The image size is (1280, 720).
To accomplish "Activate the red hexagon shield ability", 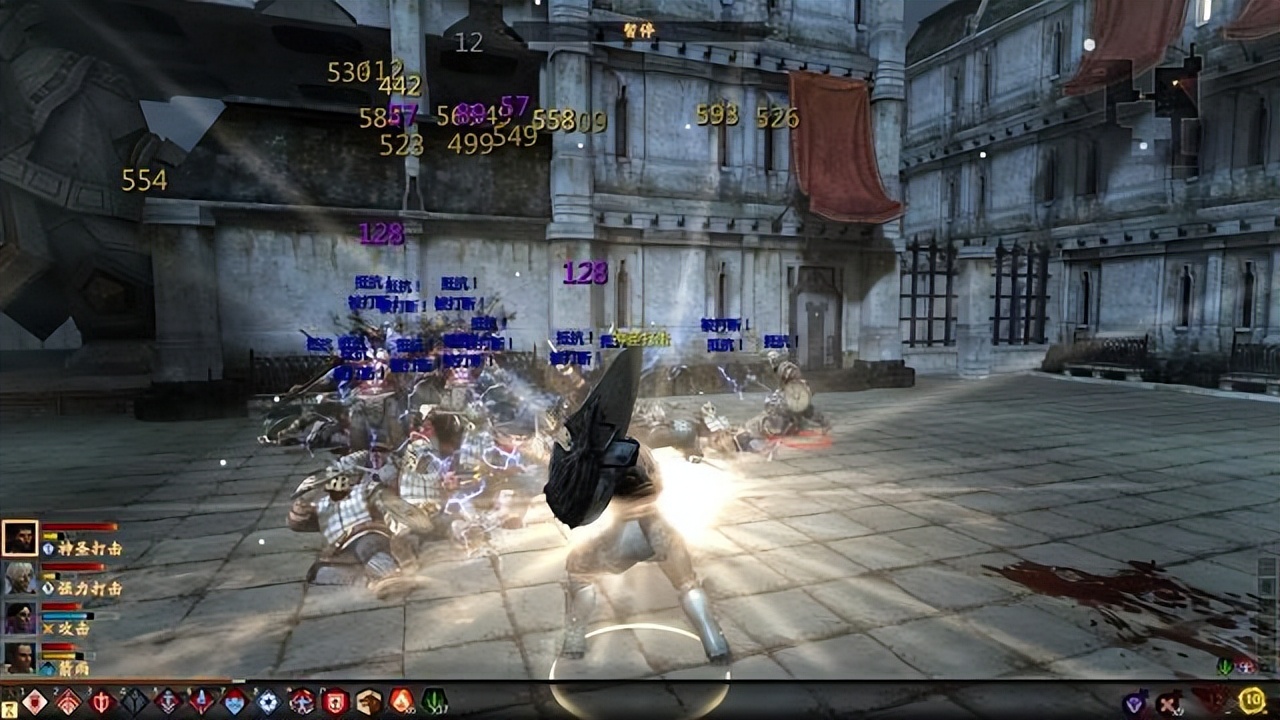I will coord(335,701).
